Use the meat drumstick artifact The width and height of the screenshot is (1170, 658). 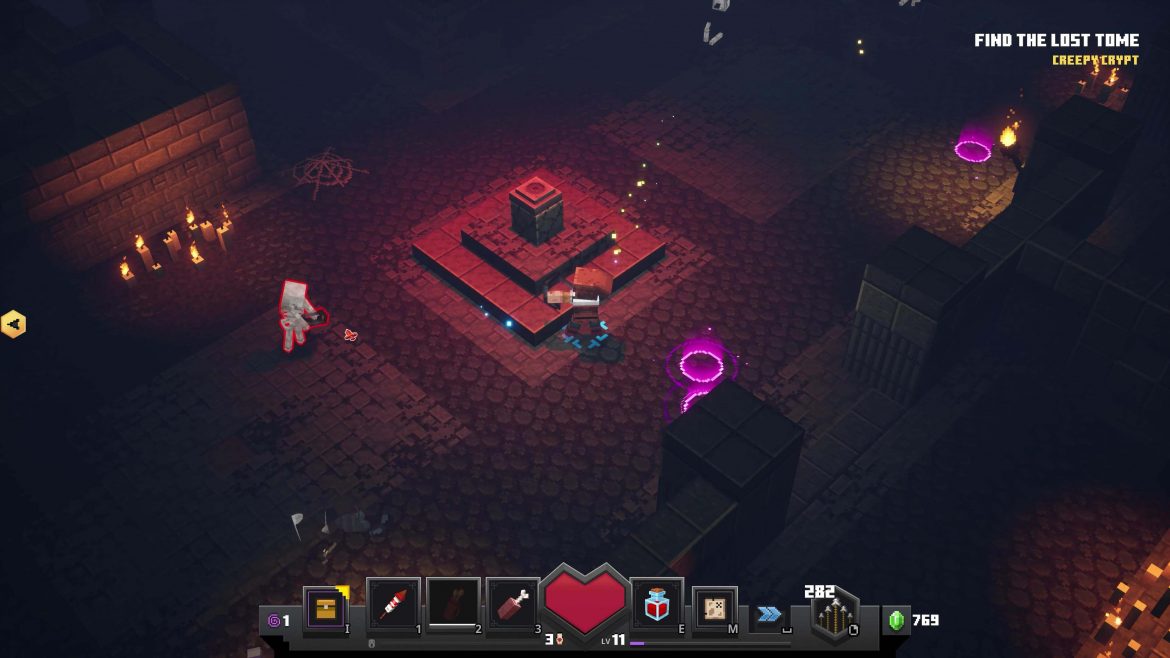pyautogui.click(x=513, y=604)
